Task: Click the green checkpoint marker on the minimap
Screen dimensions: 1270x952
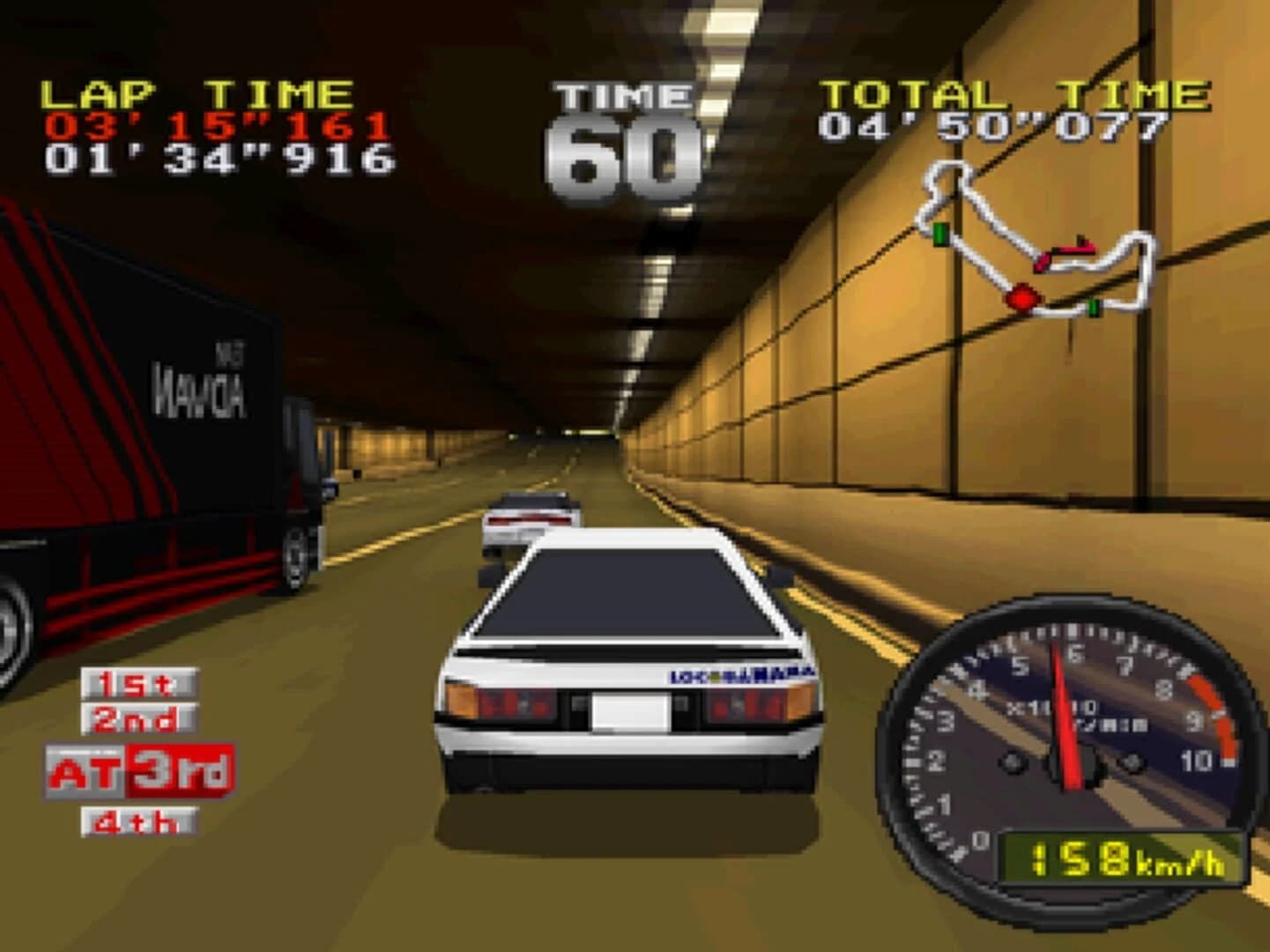Action: 940,233
